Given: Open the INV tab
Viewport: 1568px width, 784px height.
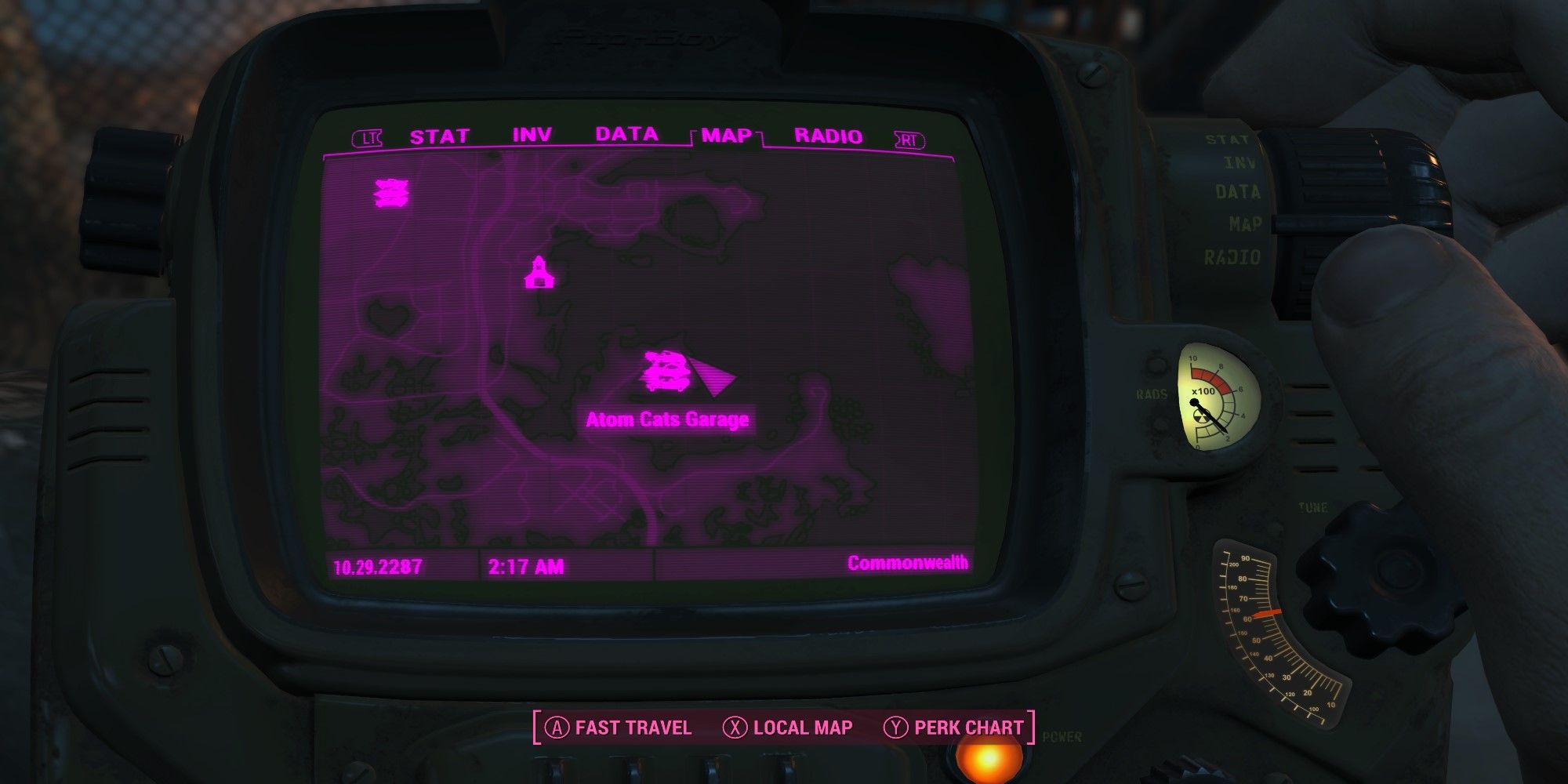Looking at the screenshot, I should pos(532,136).
